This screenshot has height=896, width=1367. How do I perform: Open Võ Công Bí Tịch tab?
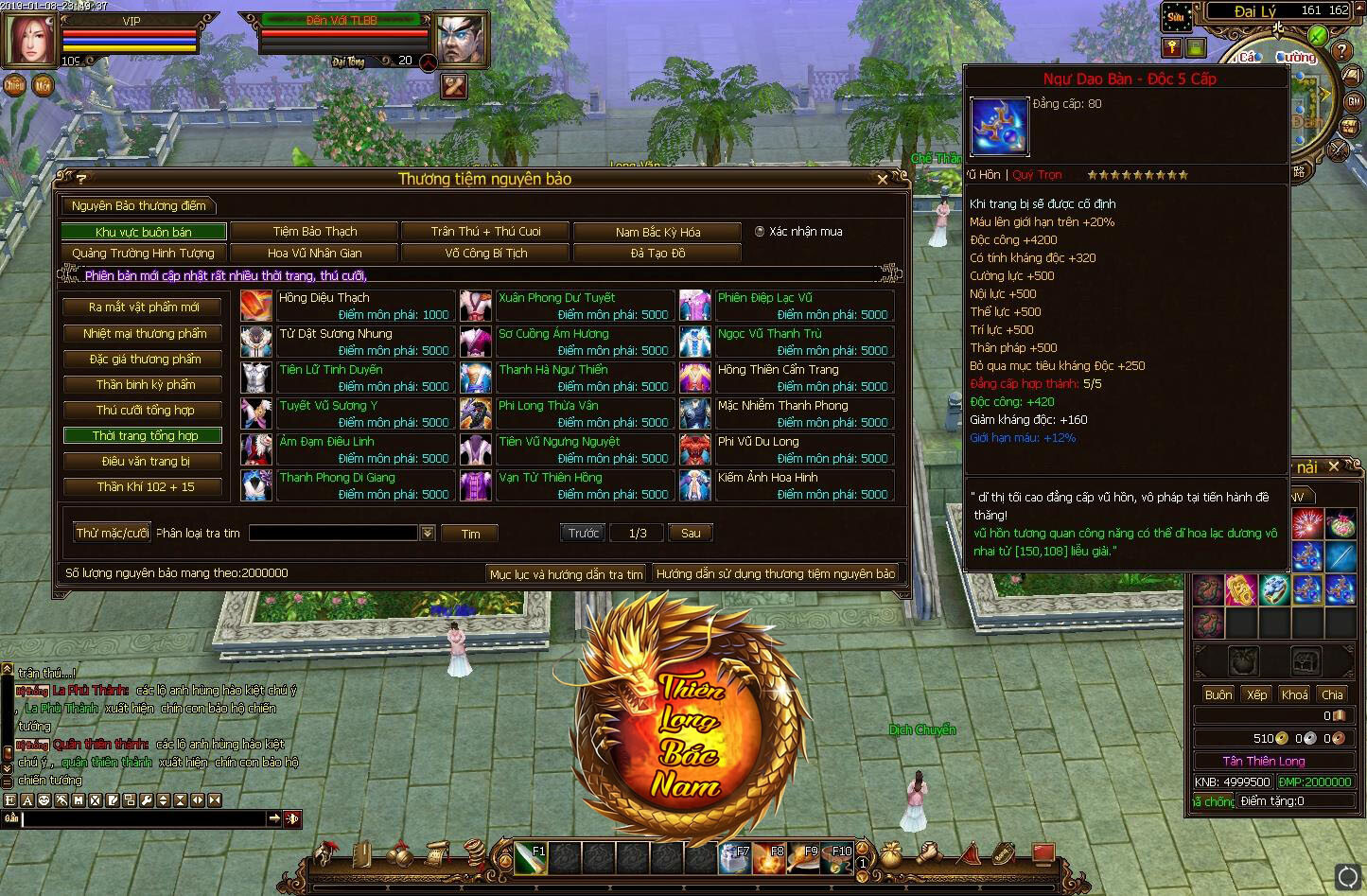point(485,254)
